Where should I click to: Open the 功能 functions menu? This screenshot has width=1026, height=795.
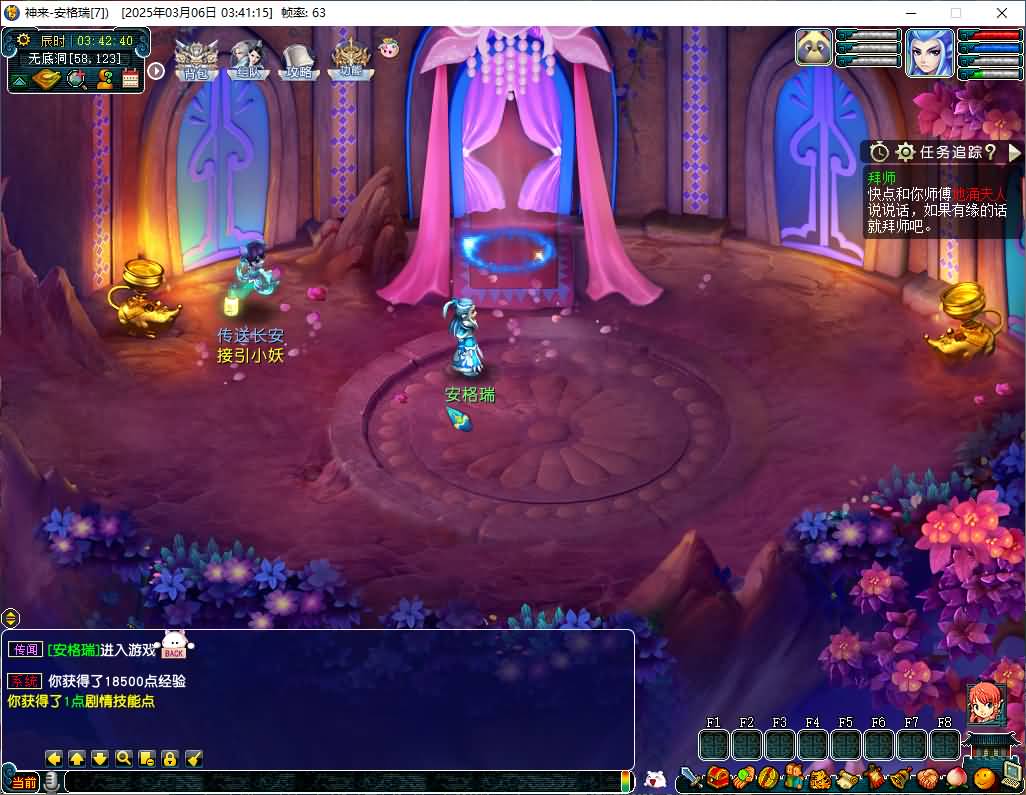click(x=350, y=59)
